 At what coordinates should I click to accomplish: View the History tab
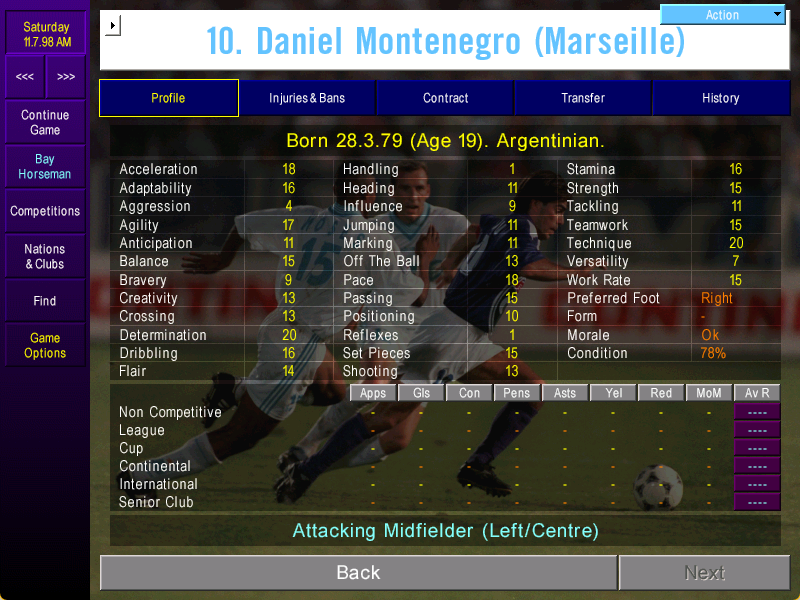coord(720,98)
